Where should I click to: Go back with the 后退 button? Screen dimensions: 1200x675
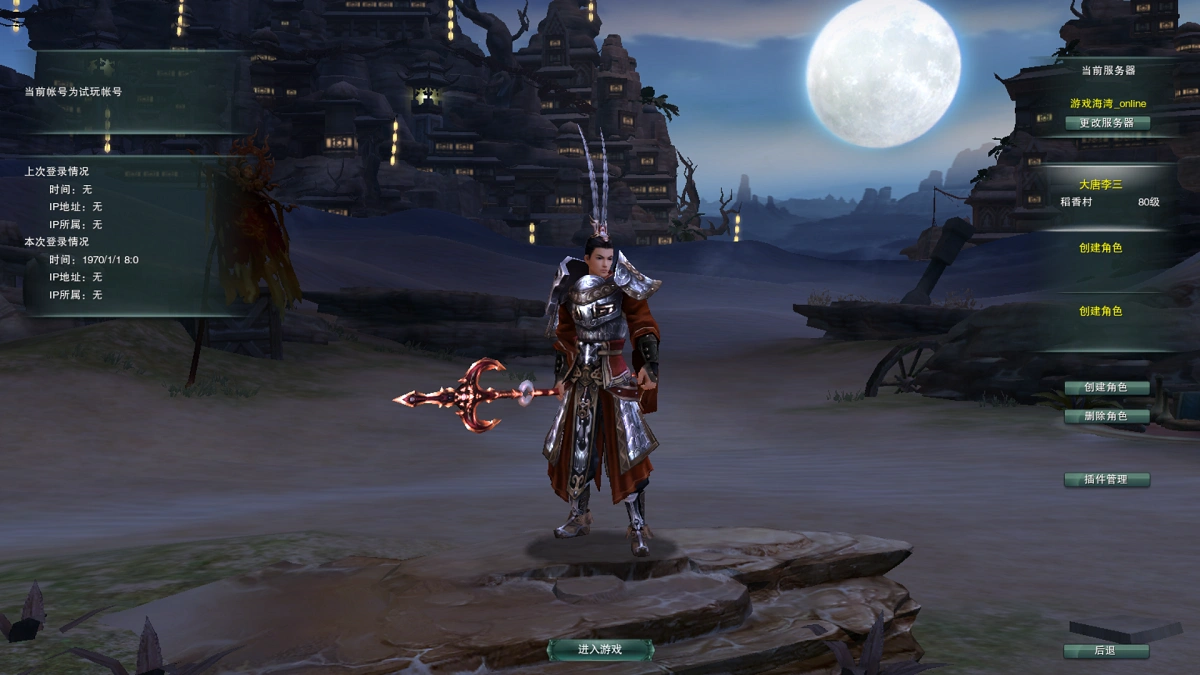click(1106, 651)
